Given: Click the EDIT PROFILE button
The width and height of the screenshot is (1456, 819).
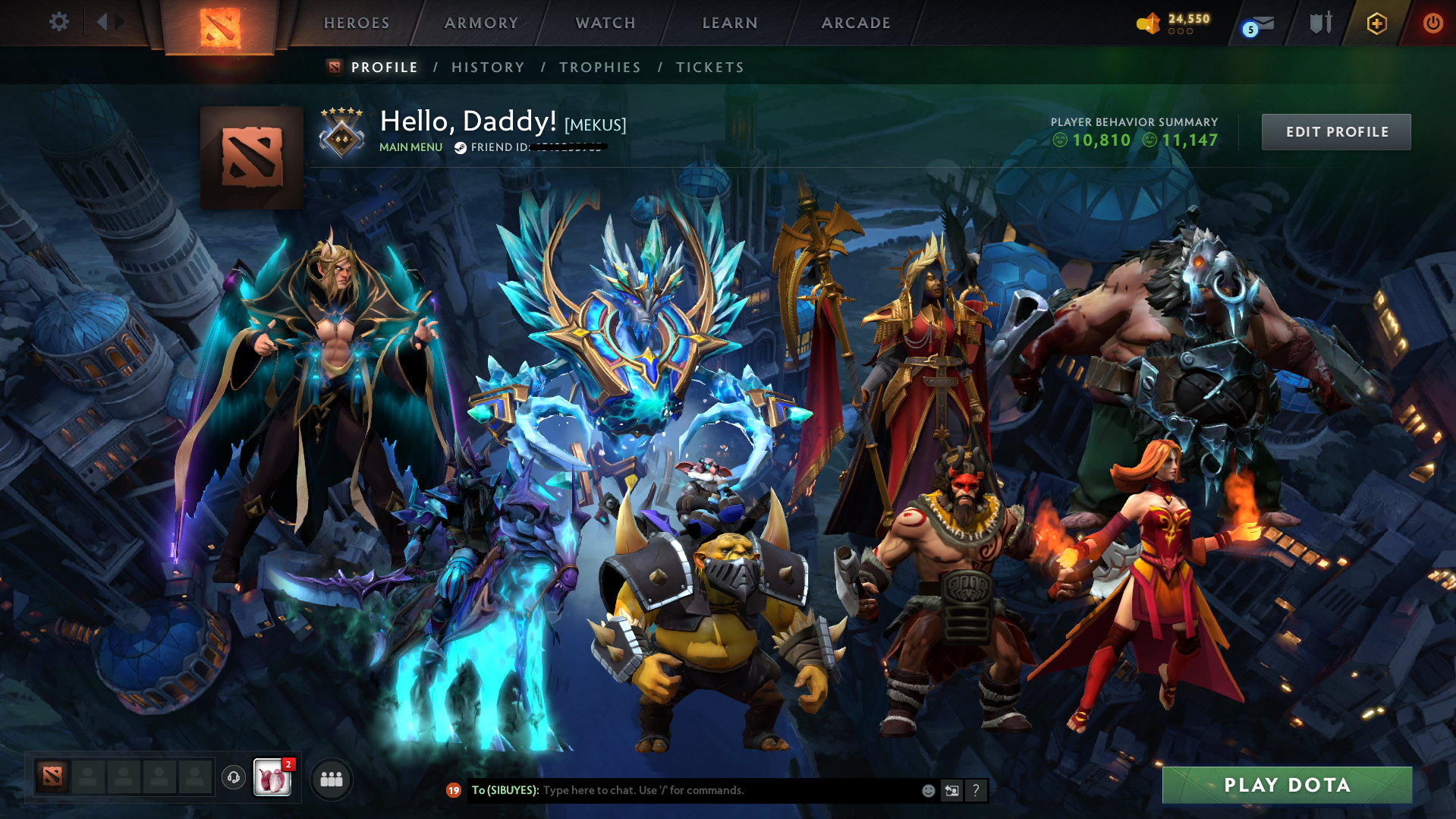Looking at the screenshot, I should tap(1335, 131).
